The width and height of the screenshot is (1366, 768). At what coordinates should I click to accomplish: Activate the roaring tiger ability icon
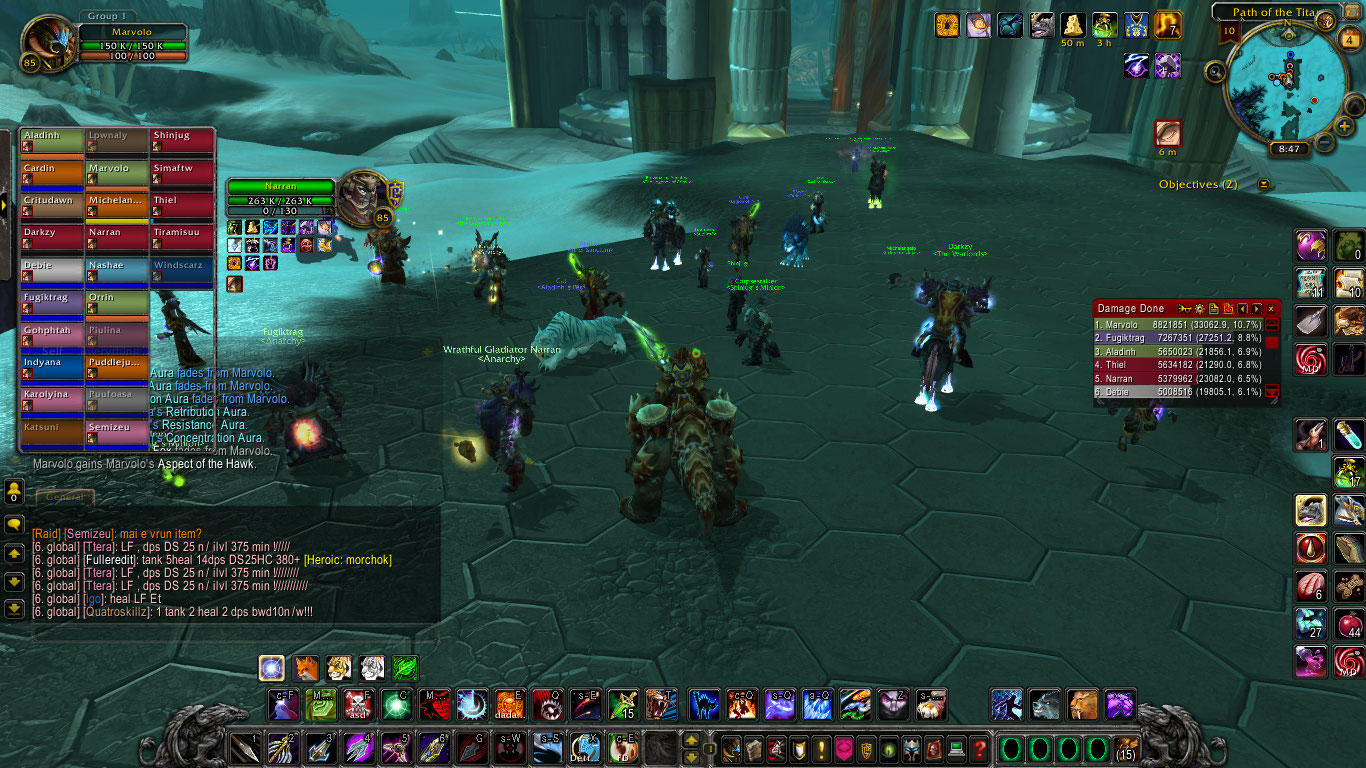pyautogui.click(x=661, y=704)
